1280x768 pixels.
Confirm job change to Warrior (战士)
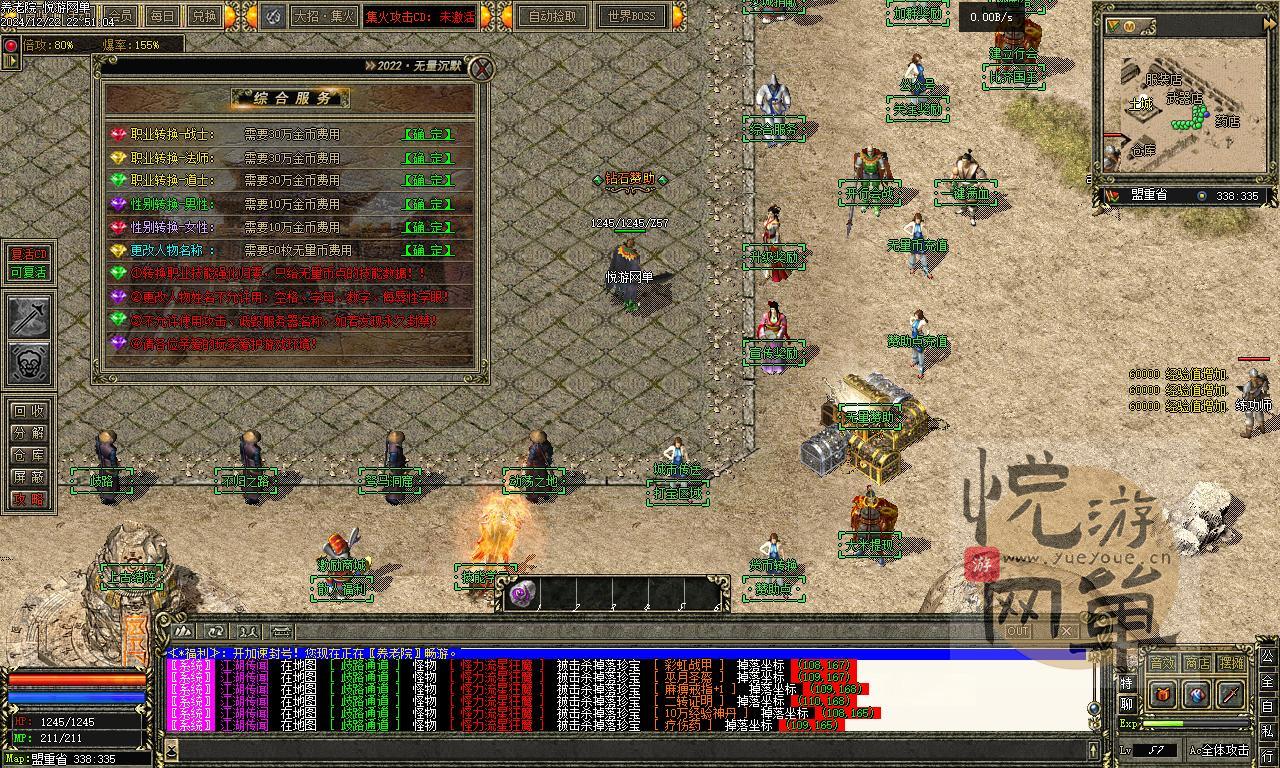coord(427,134)
